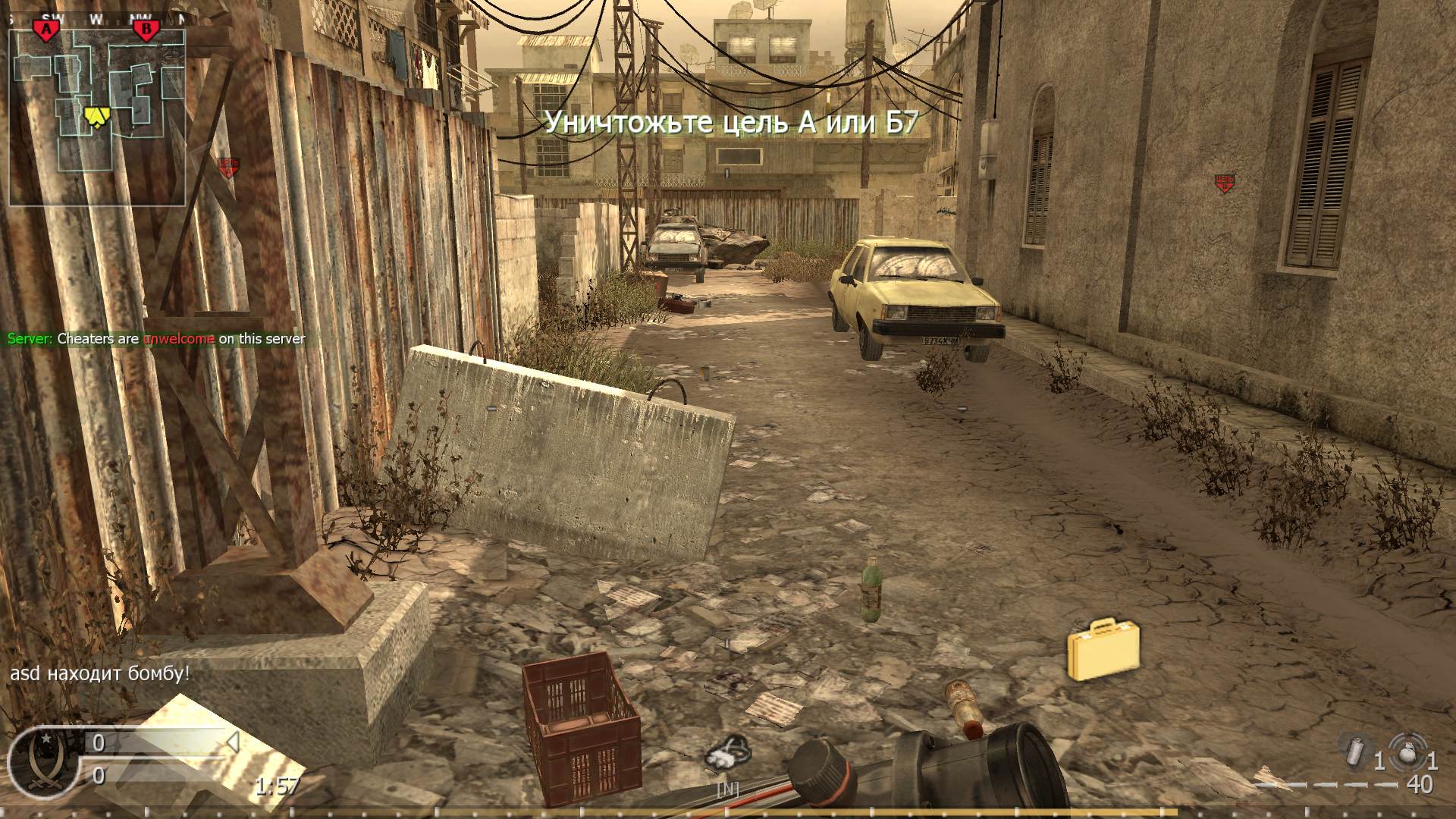
Task: Click the asd находит бомбу notification
Action: click(x=99, y=671)
